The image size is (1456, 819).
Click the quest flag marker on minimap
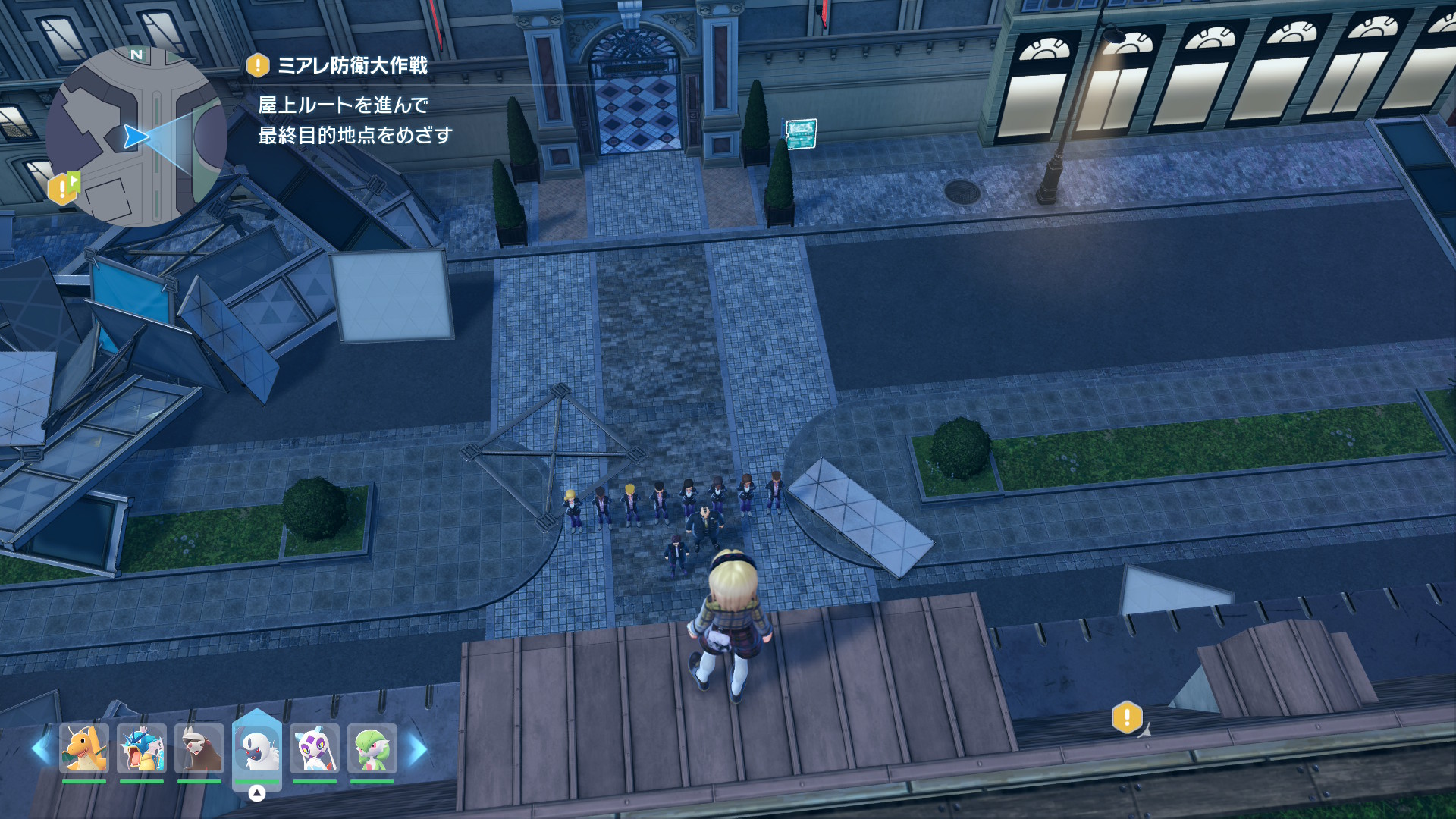pyautogui.click(x=64, y=187)
